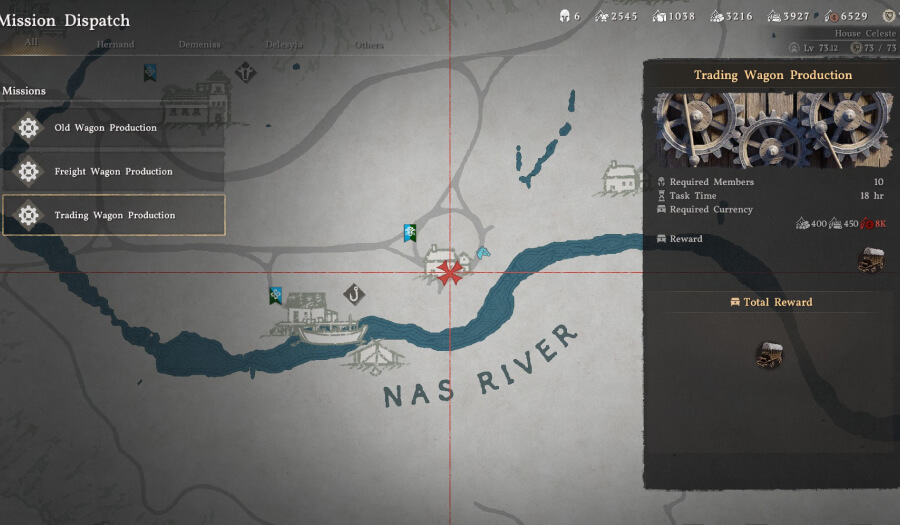Screen dimensions: 900x525
Task: Open the Hernand region tab
Action: 115,45
